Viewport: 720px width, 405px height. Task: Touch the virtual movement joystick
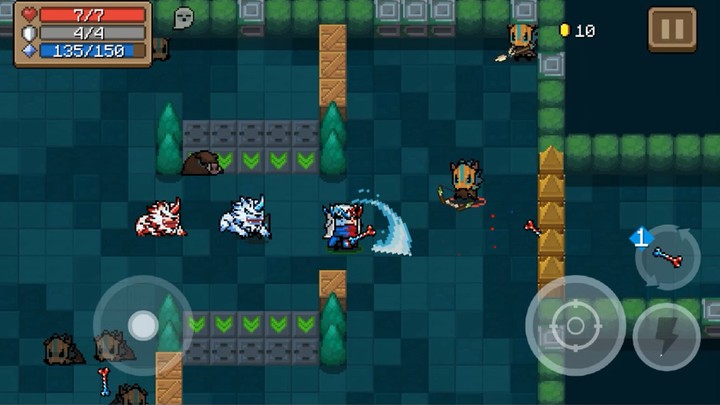tap(143, 325)
